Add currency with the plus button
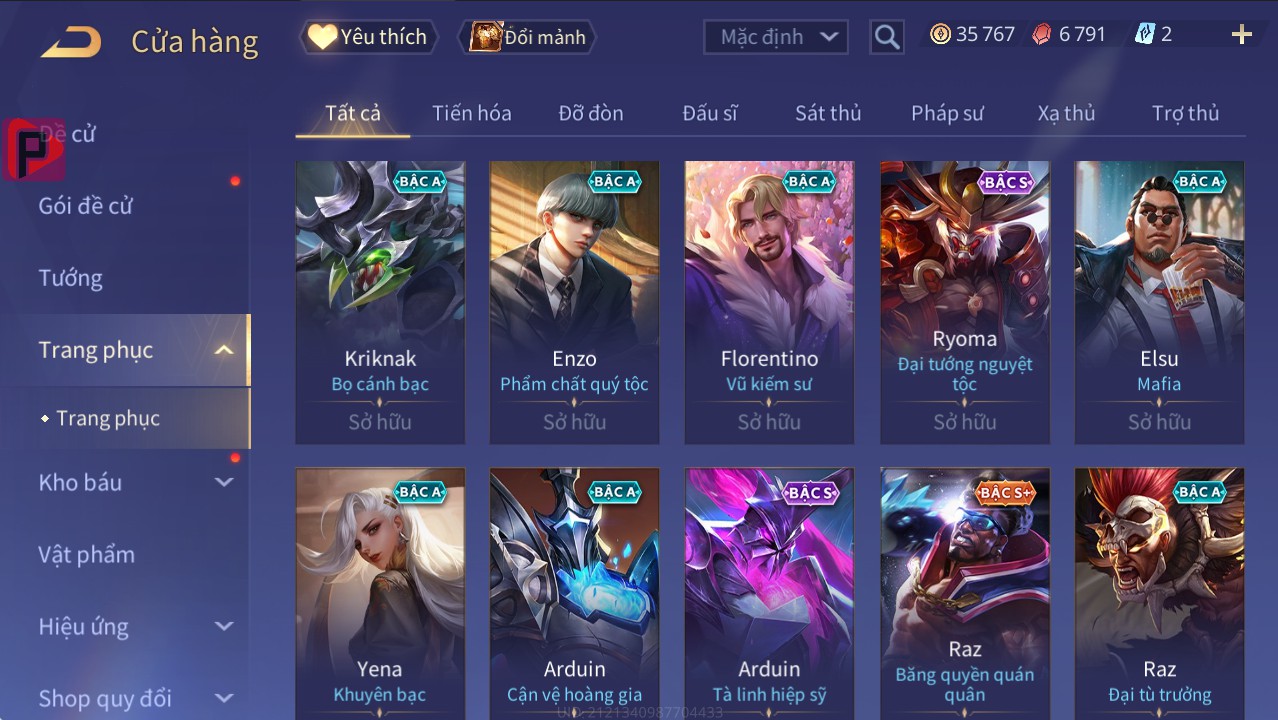 [x=1241, y=36]
